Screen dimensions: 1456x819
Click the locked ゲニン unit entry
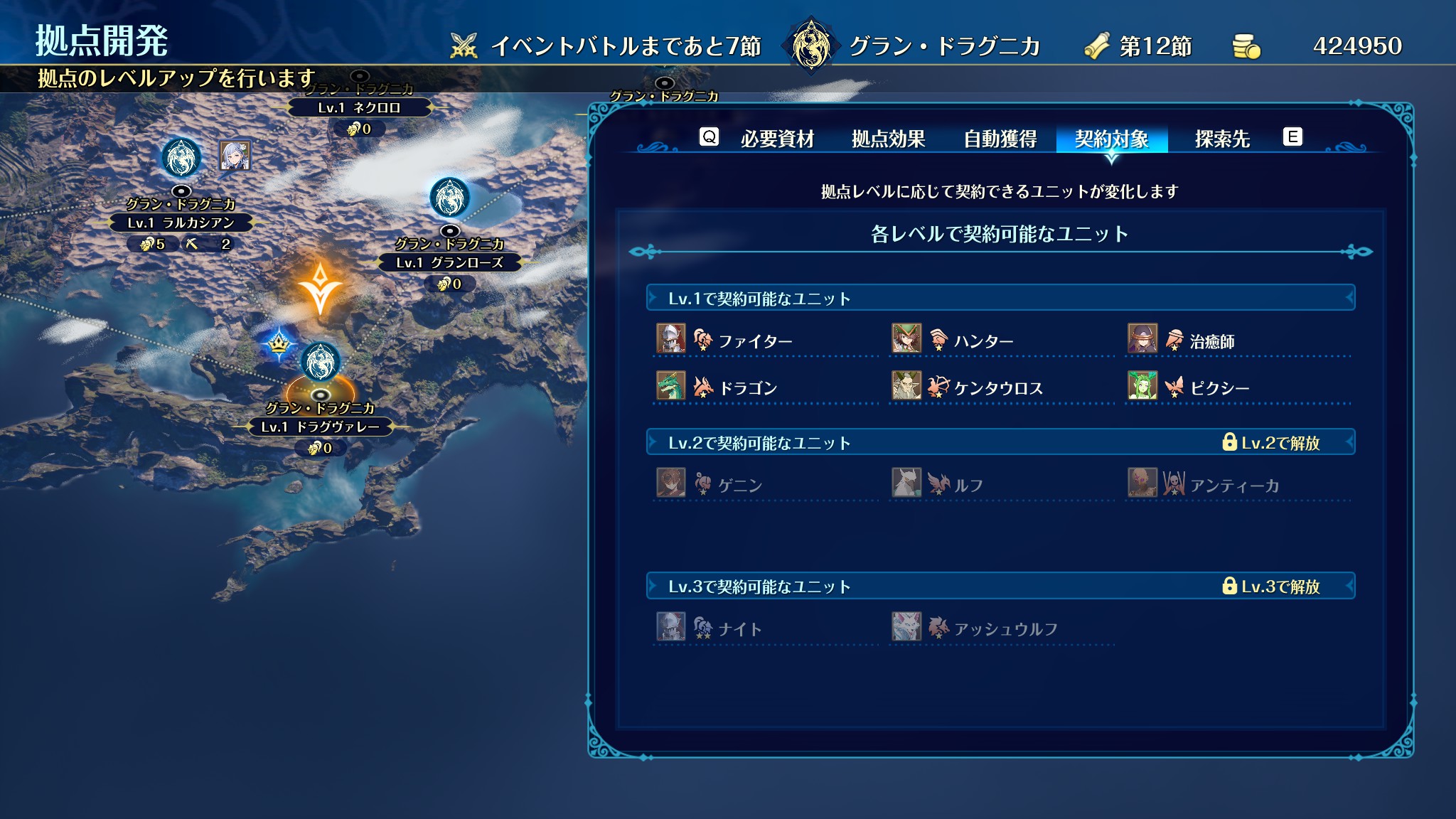[x=740, y=486]
